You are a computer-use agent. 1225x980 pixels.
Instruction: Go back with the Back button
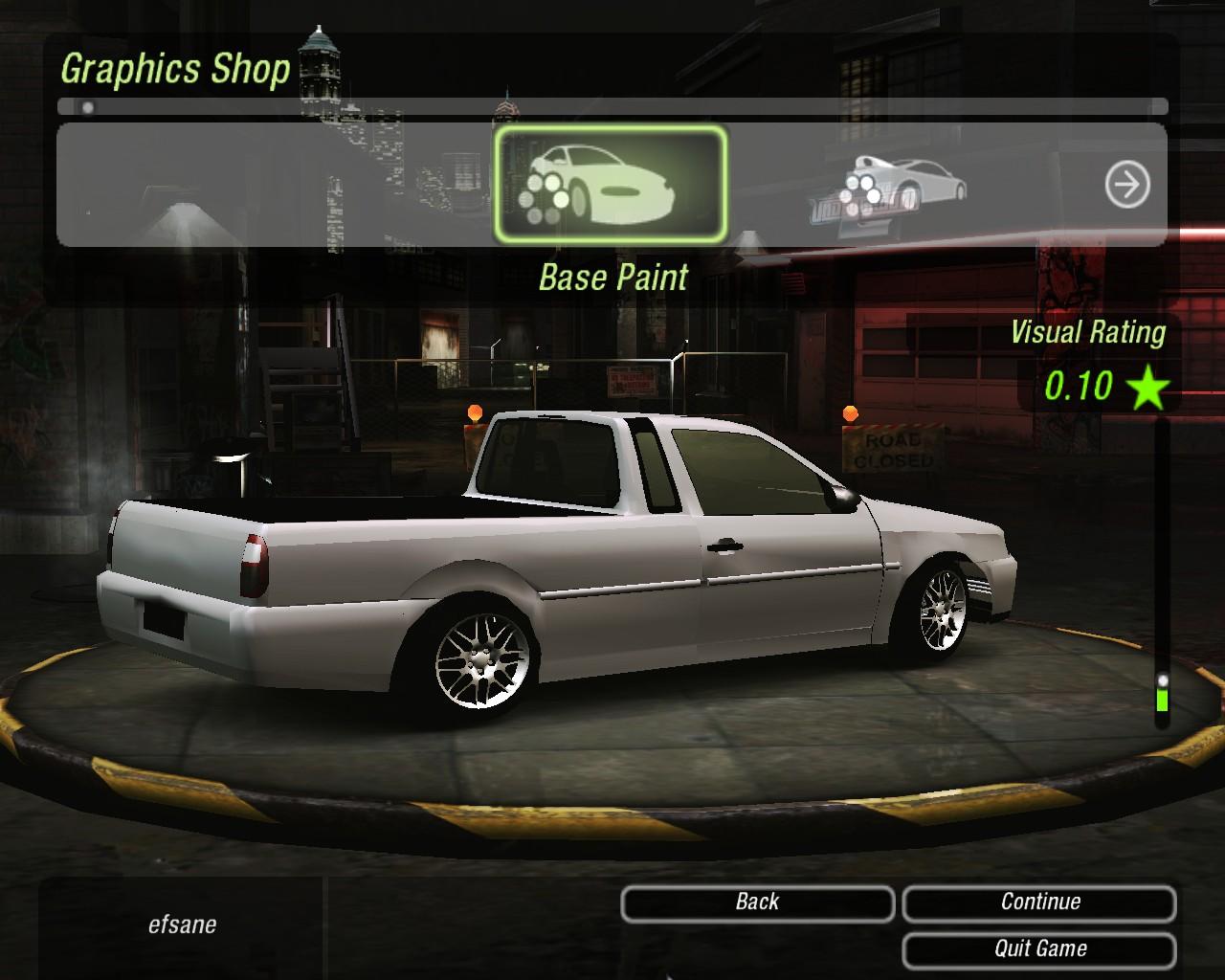[x=757, y=902]
